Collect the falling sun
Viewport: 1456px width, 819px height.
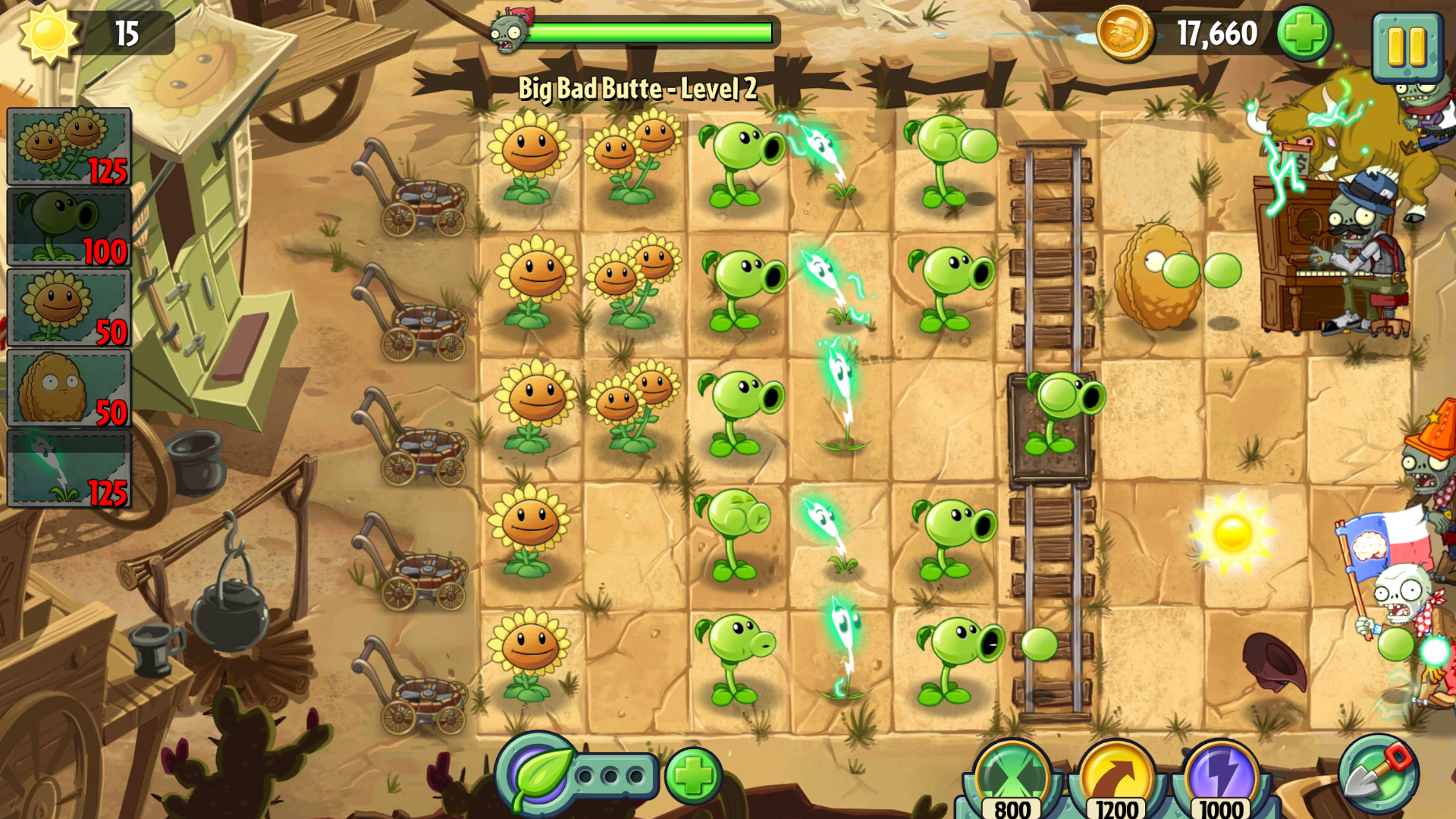point(1232,533)
